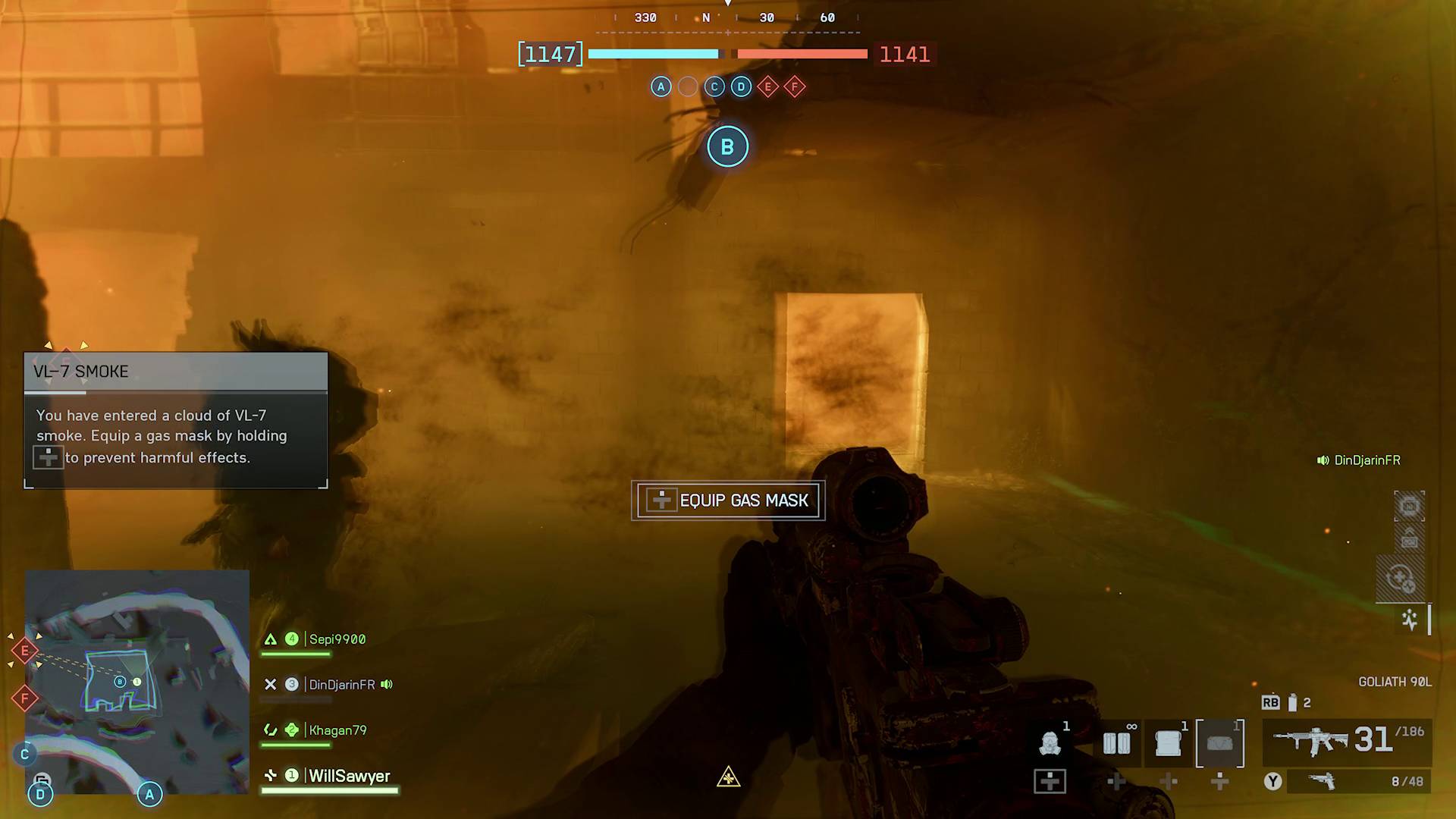Click the selected duffel bag gadget slot
This screenshot has width=1456, height=819.
[1220, 742]
